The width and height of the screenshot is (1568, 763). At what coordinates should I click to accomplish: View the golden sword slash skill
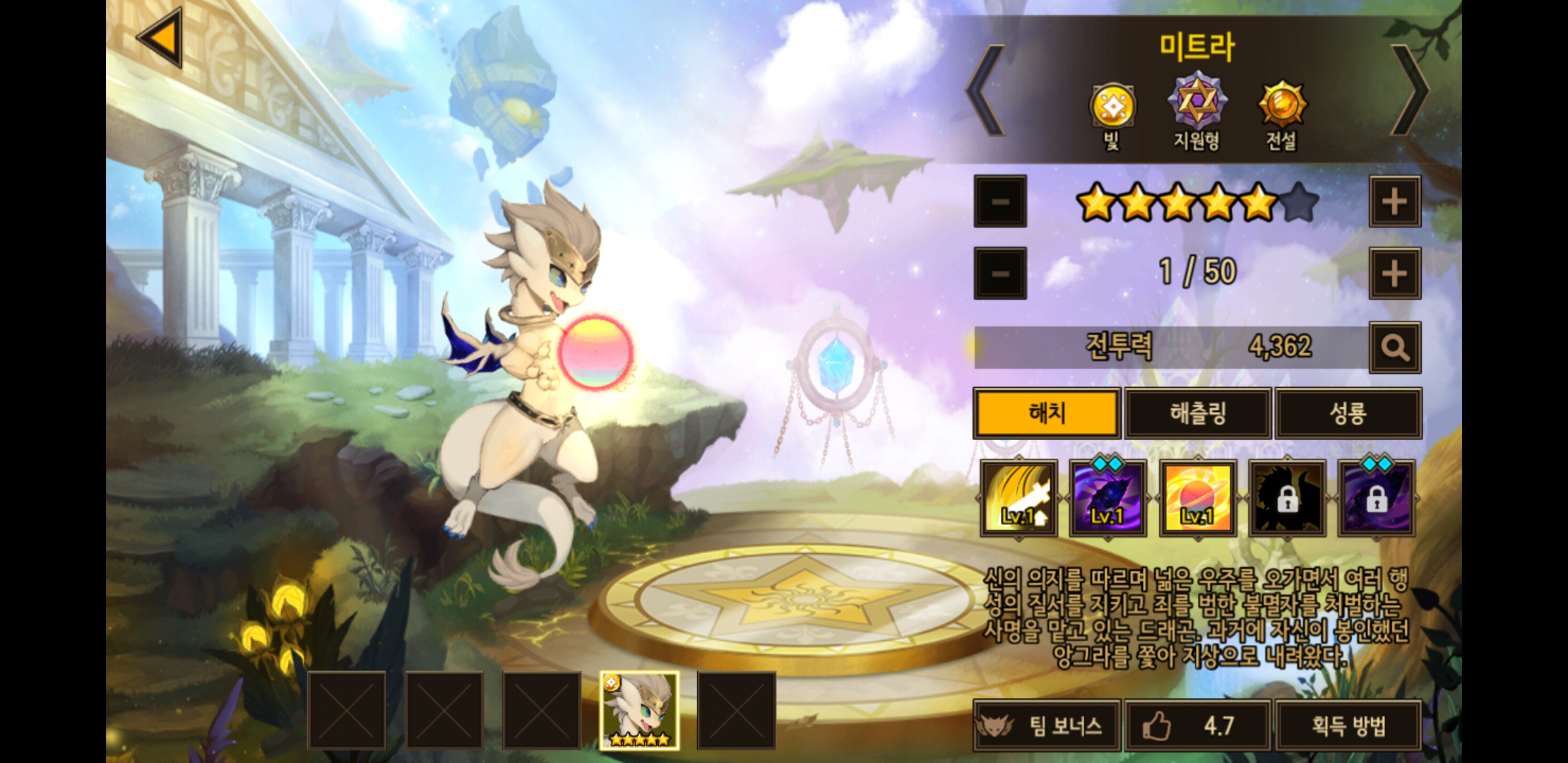(1018, 498)
